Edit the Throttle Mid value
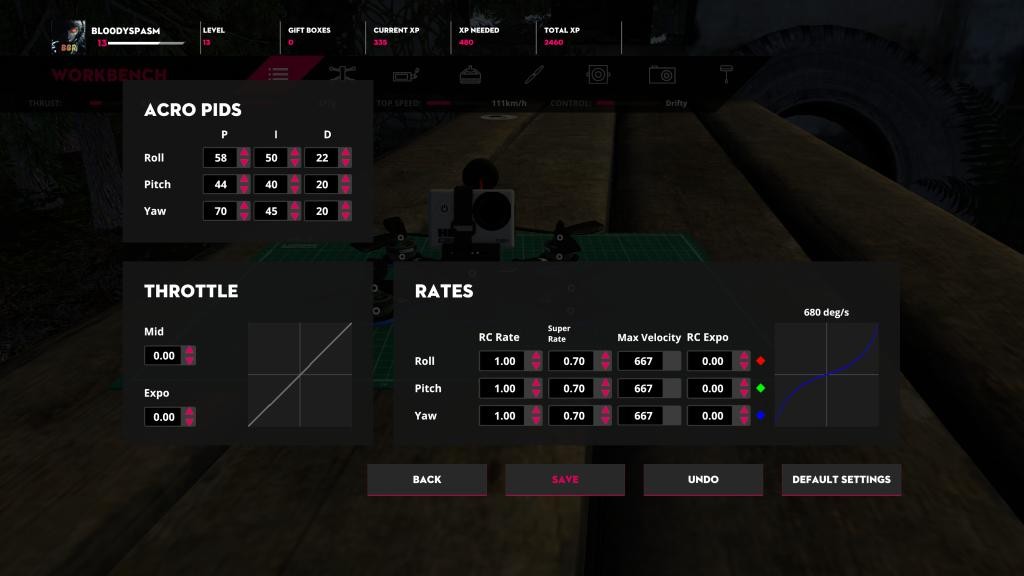 tap(163, 356)
